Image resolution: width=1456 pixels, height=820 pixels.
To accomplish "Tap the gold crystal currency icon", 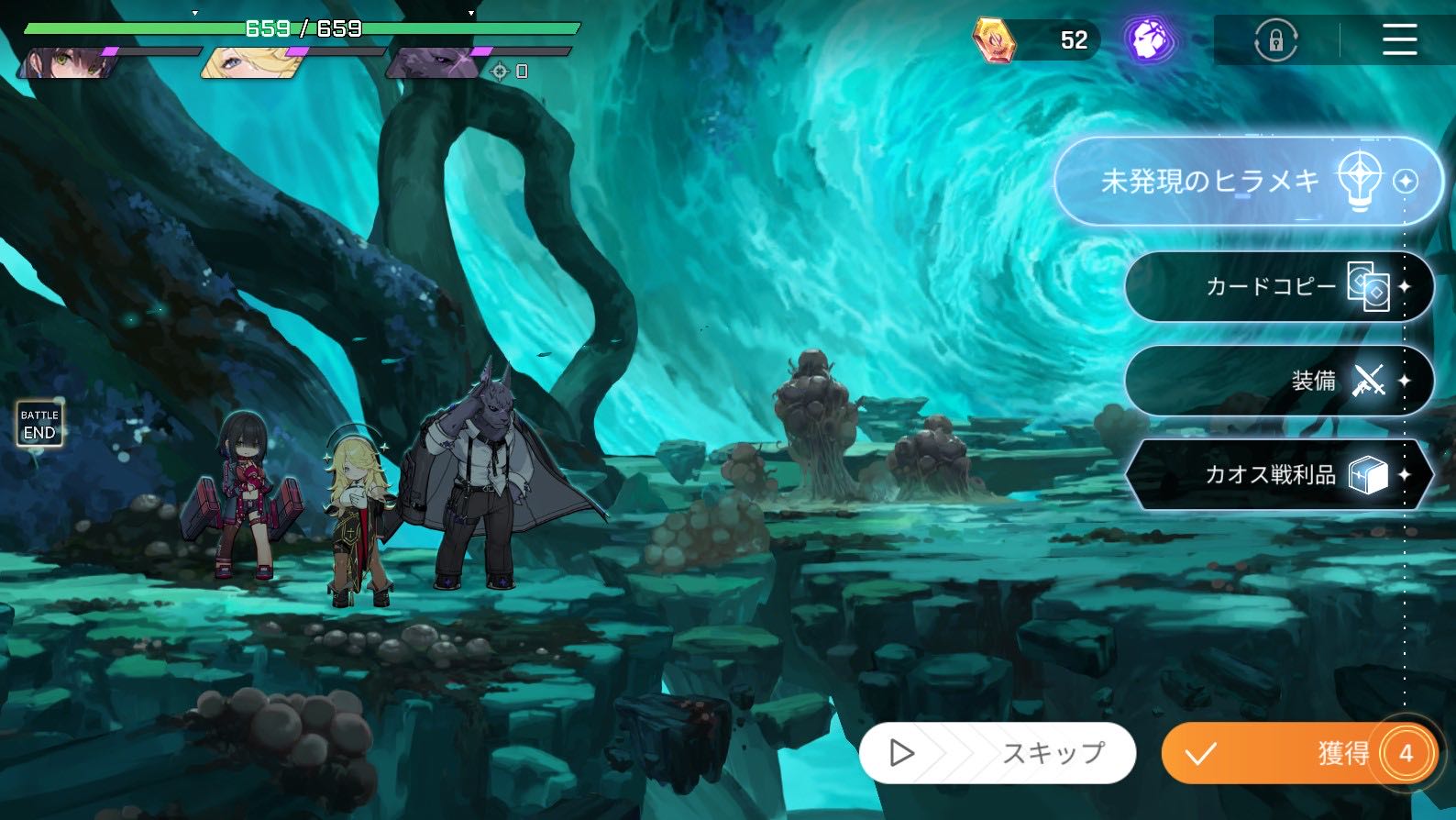I will click(994, 40).
